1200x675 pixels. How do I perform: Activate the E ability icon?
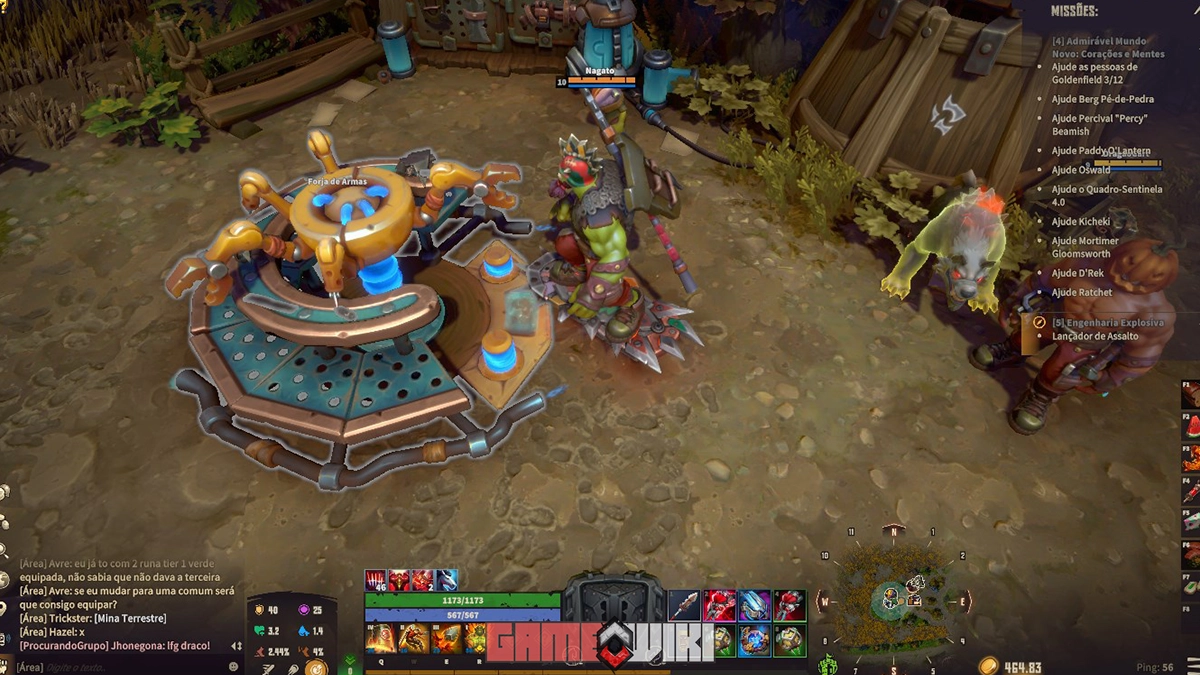click(x=446, y=638)
